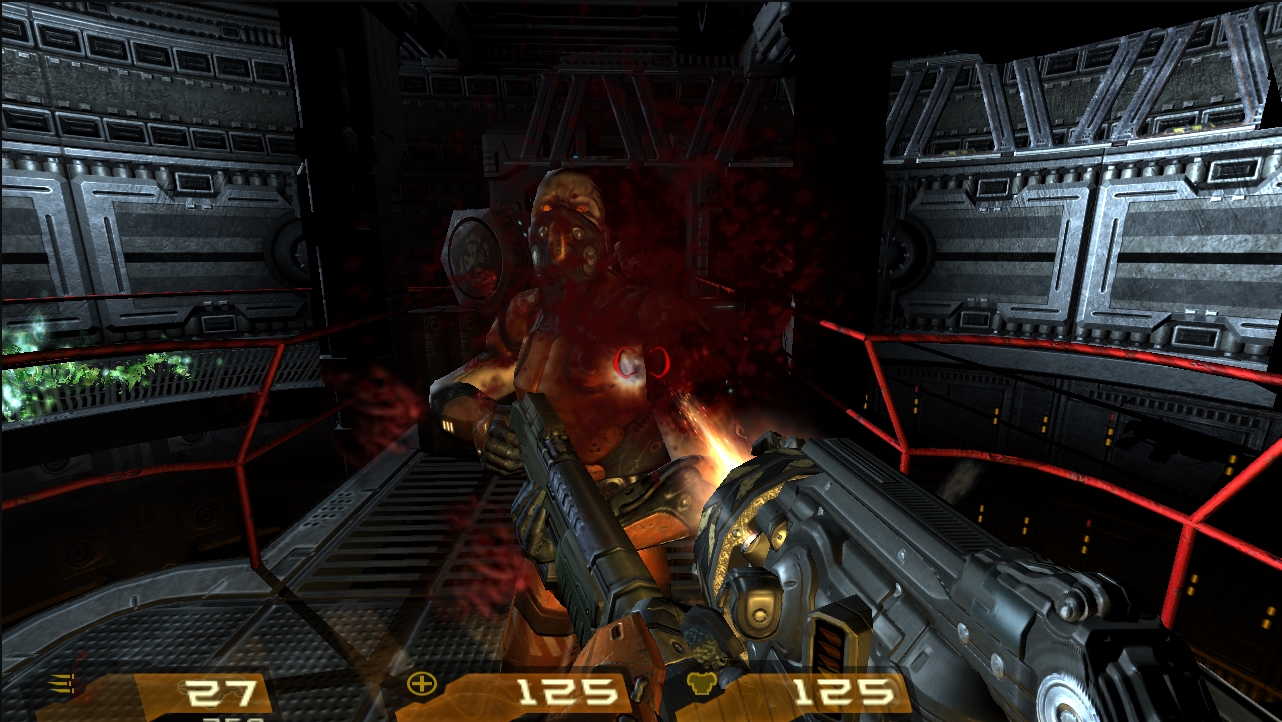Click the ammo clip icon on the HUD

tap(60, 683)
